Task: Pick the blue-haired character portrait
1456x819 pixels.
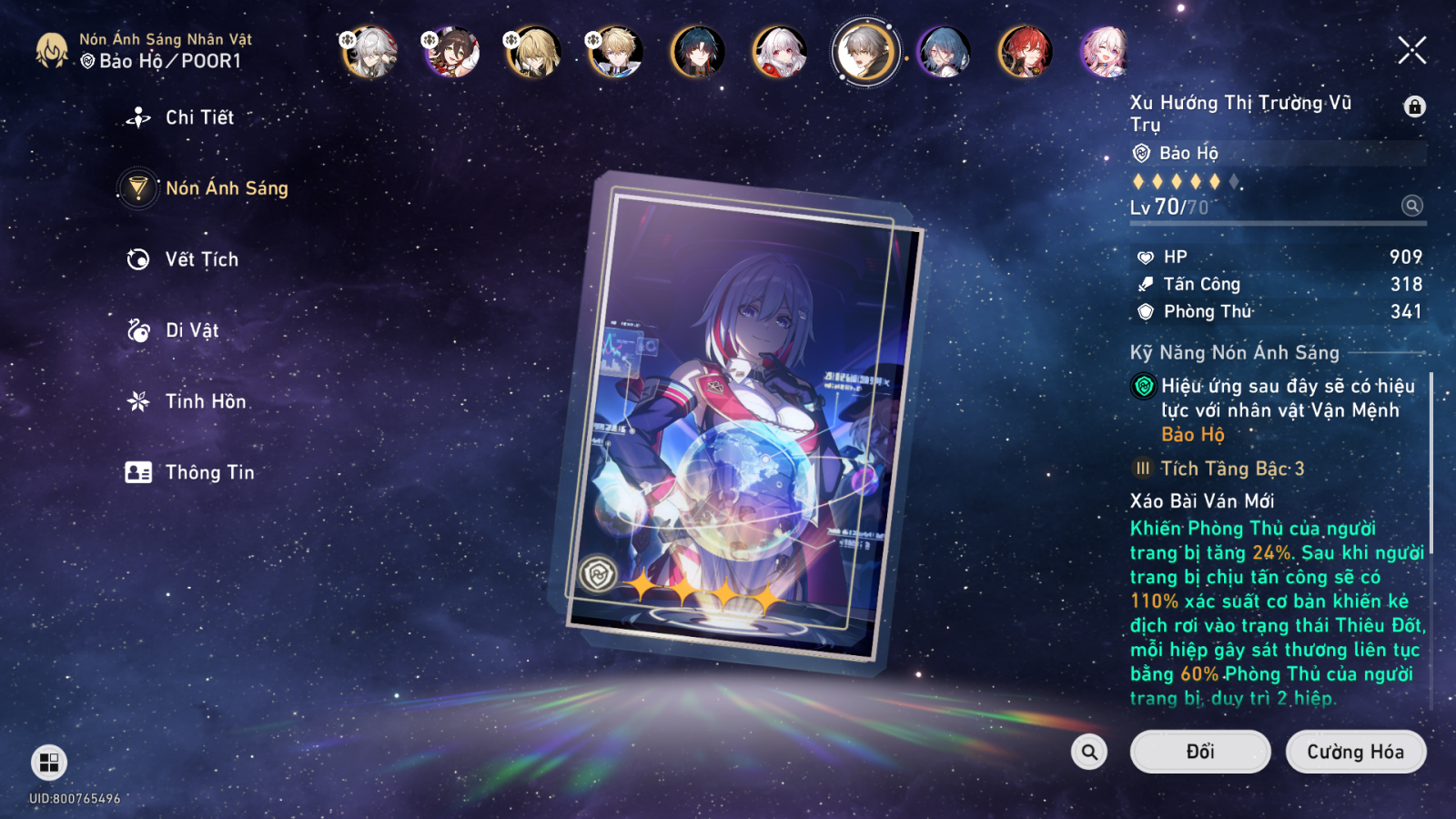Action: [x=944, y=52]
